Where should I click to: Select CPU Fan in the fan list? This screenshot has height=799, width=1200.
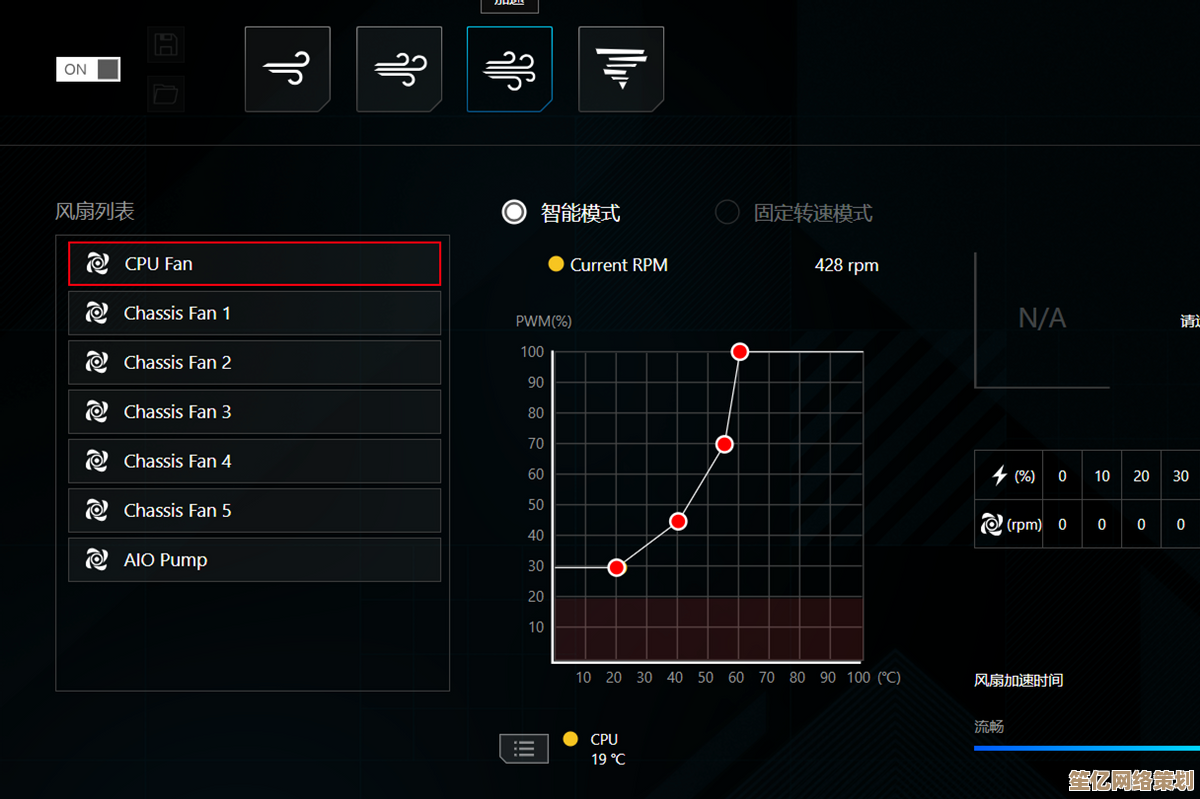pyautogui.click(x=254, y=264)
